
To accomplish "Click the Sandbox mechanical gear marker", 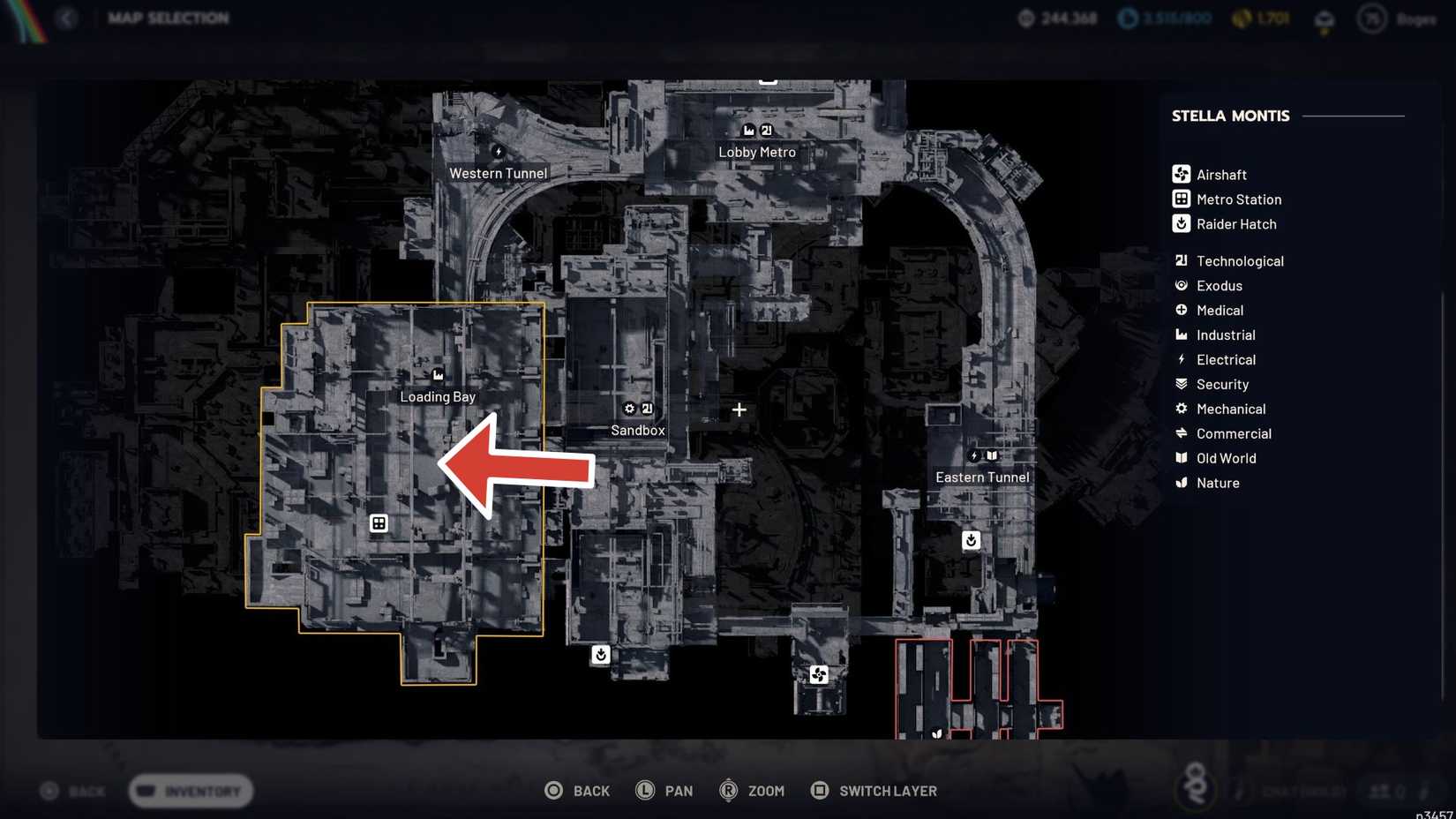I will (629, 409).
